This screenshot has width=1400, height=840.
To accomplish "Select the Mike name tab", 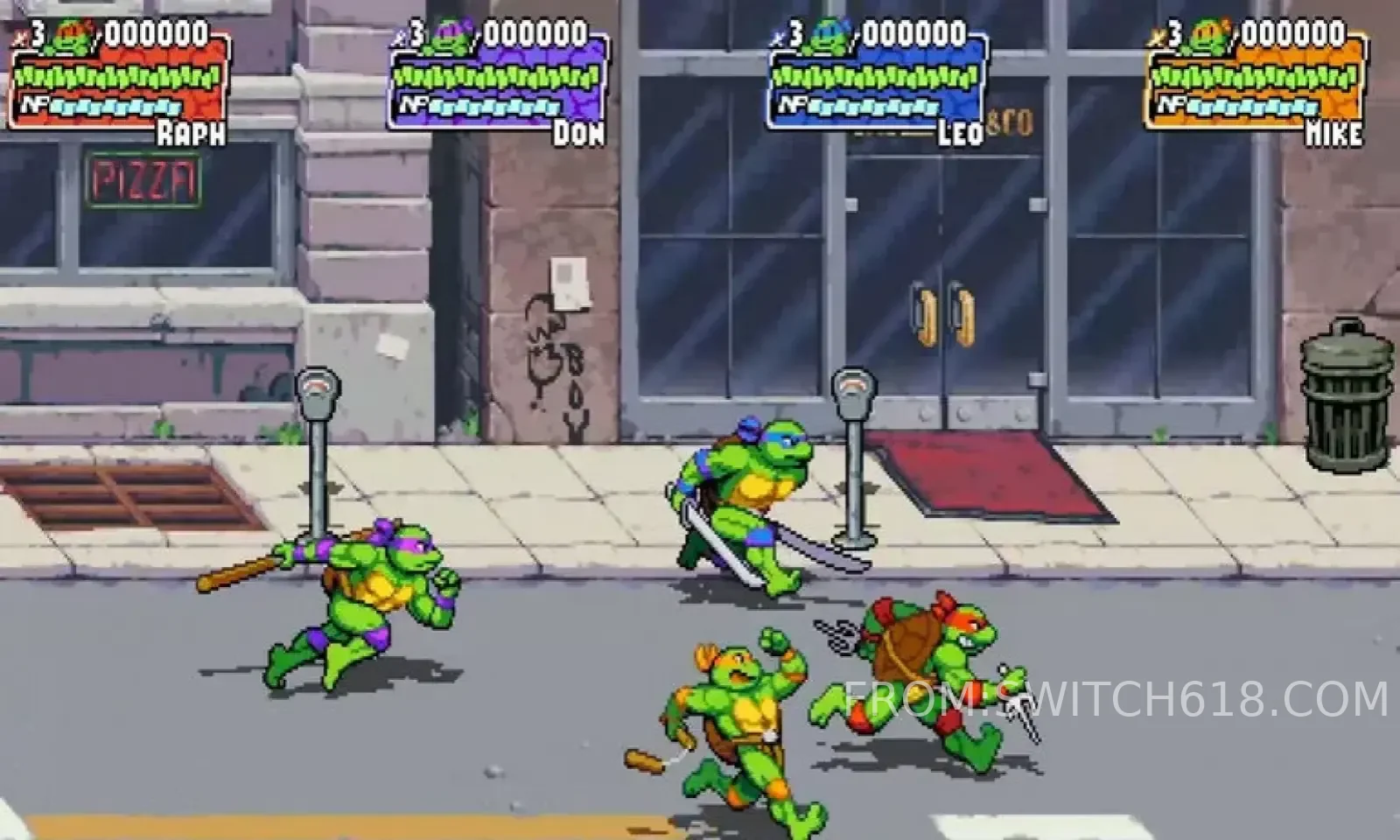I will (x=1331, y=133).
